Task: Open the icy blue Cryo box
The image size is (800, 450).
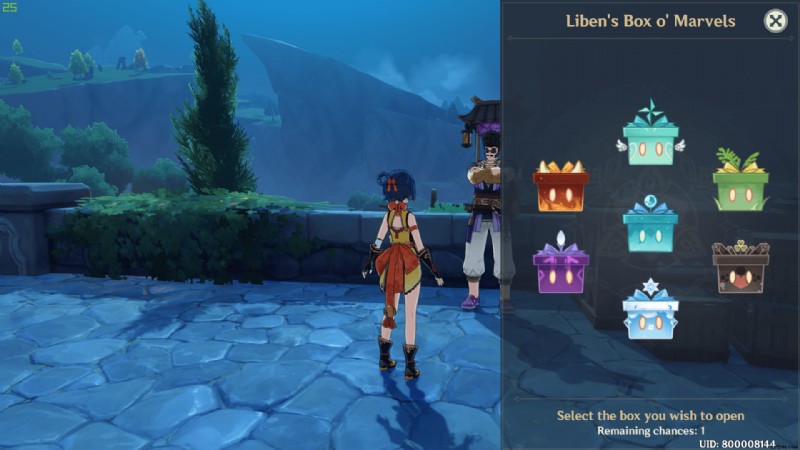Action: pos(650,312)
